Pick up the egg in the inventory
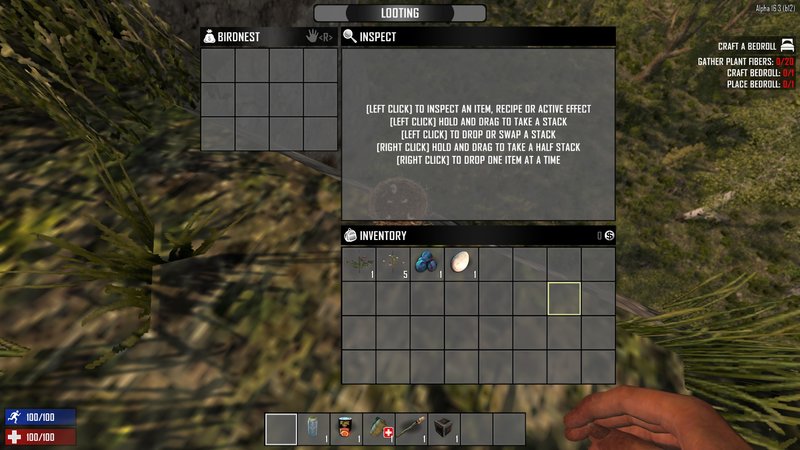Image resolution: width=800 pixels, height=450 pixels. 461,264
